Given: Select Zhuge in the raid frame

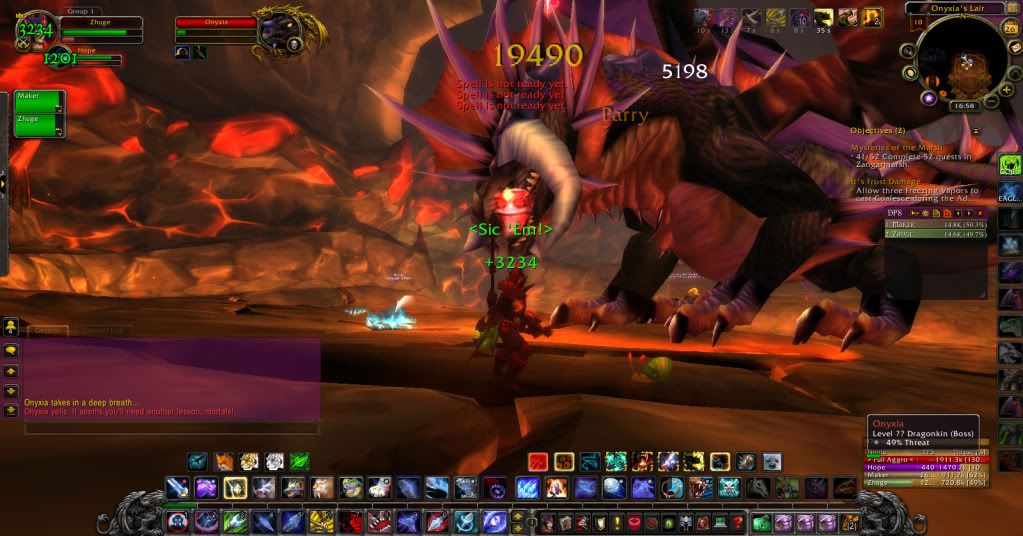Looking at the screenshot, I should coord(39,126).
